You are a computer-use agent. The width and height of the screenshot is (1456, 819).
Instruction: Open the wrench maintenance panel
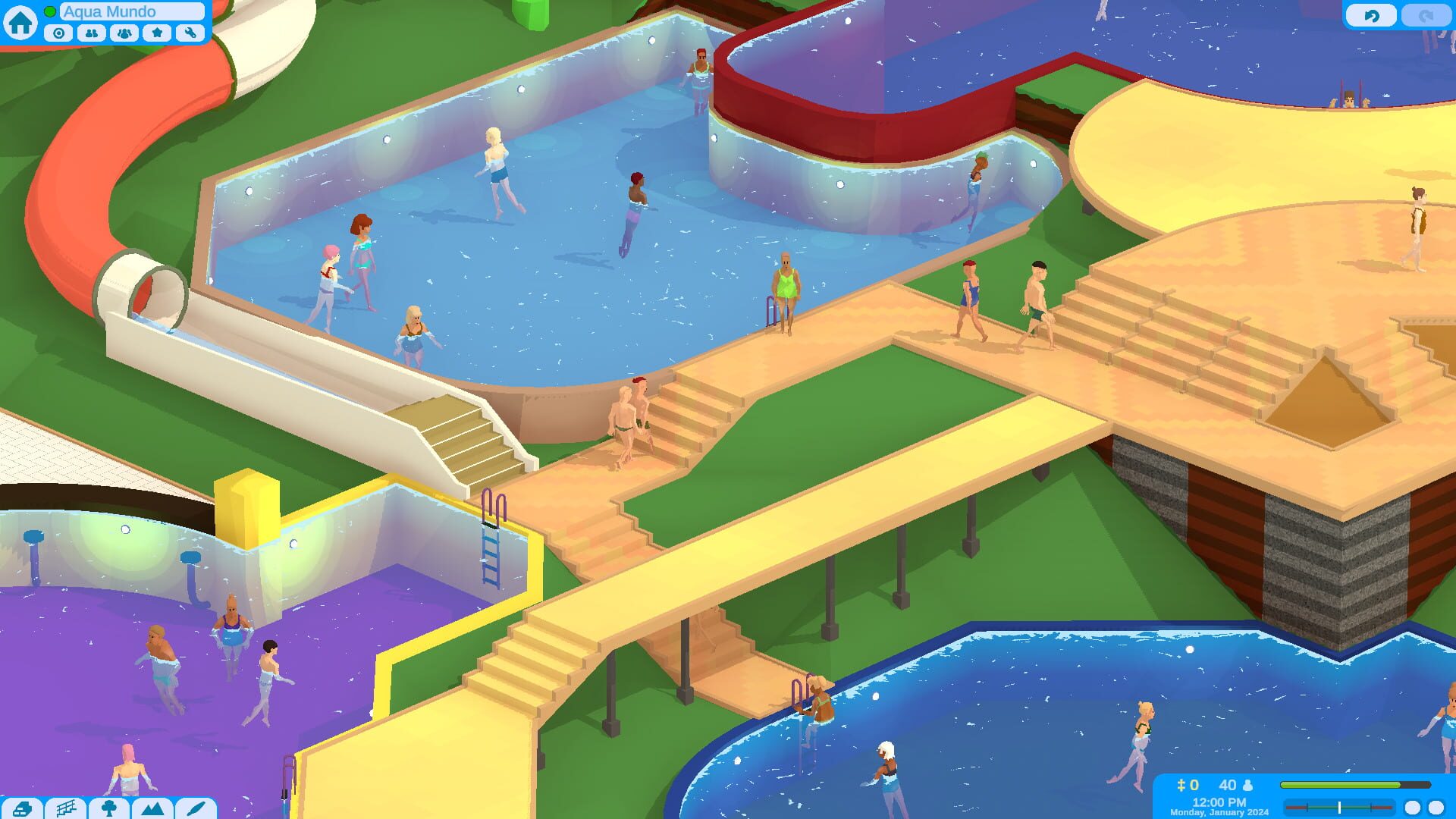pos(190,33)
